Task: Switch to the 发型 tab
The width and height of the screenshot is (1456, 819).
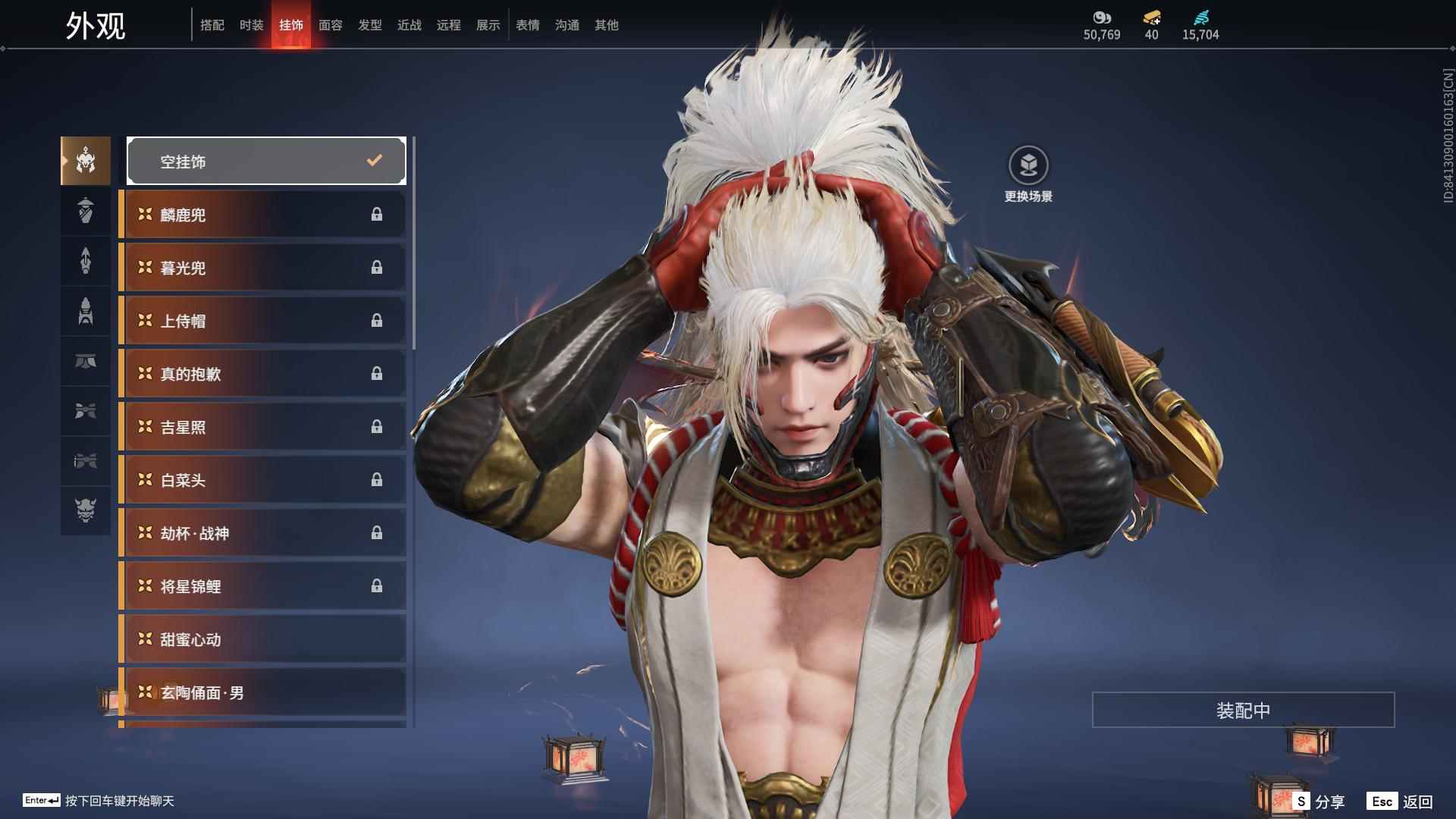Action: tap(370, 25)
